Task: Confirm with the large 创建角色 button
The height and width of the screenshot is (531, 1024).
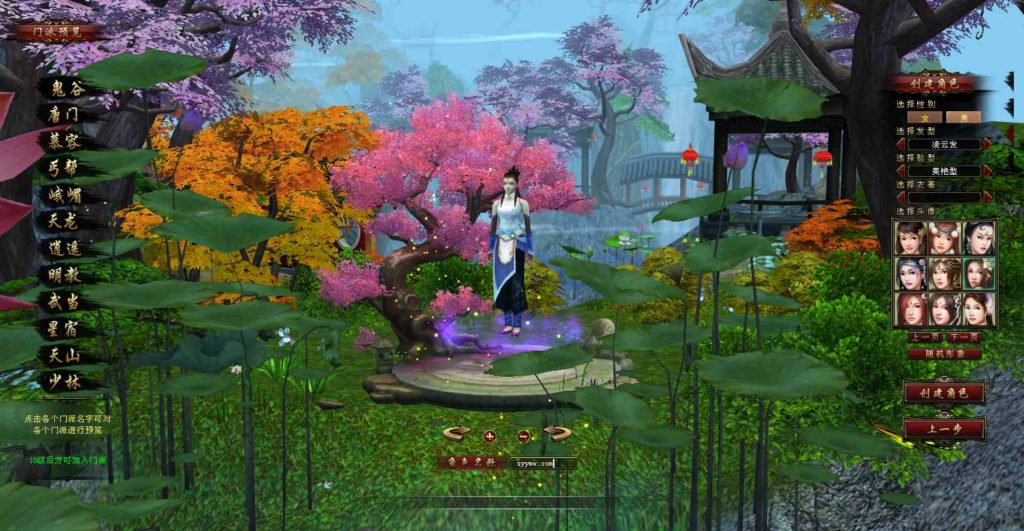Action: pos(943,392)
